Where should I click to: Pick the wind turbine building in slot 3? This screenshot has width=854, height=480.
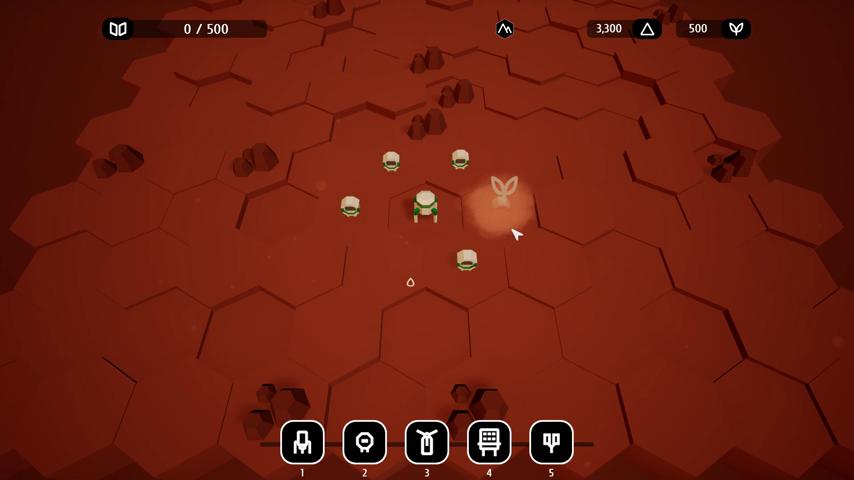coord(427,442)
